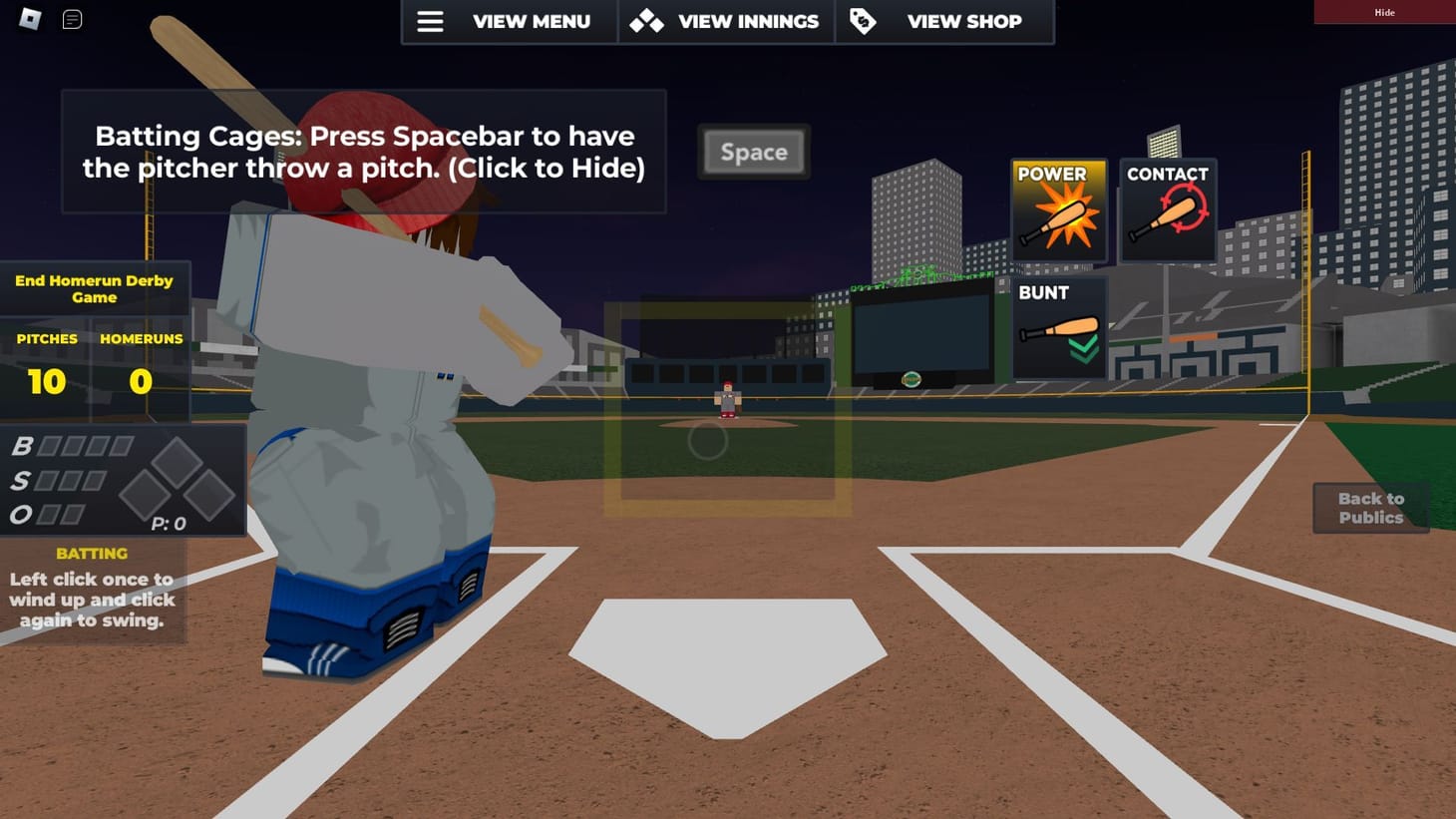Open the Roblox logo menu icon
This screenshot has width=1456, height=819.
pos(28,18)
